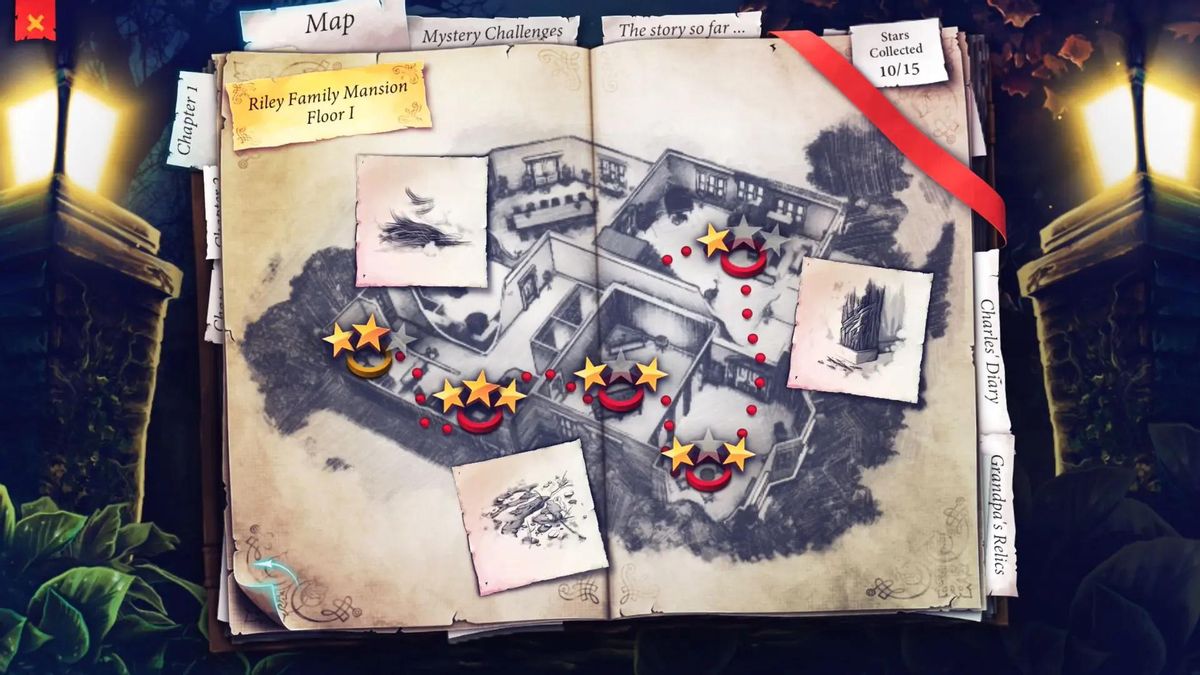Select the gold-ring level marker
The image size is (1200, 675).
click(x=368, y=364)
